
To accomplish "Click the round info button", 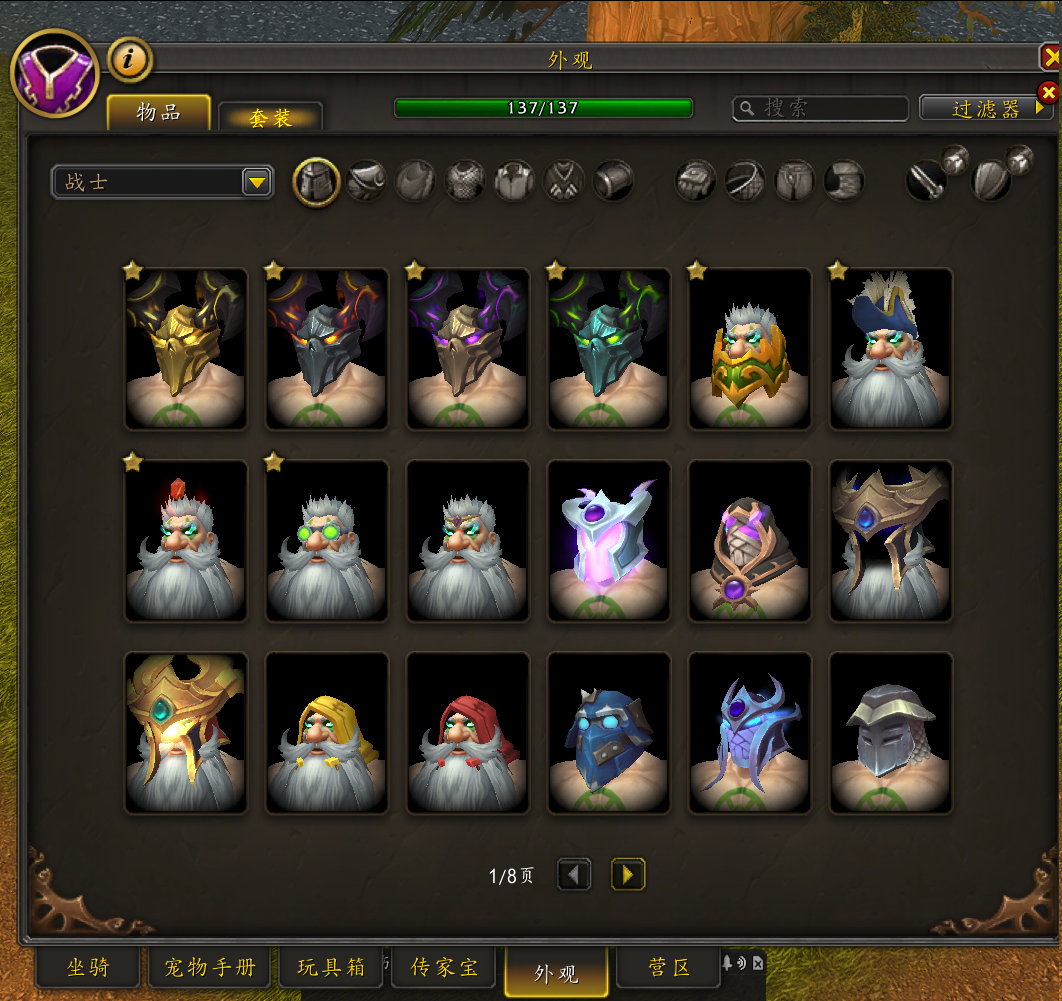I will pyautogui.click(x=130, y=60).
